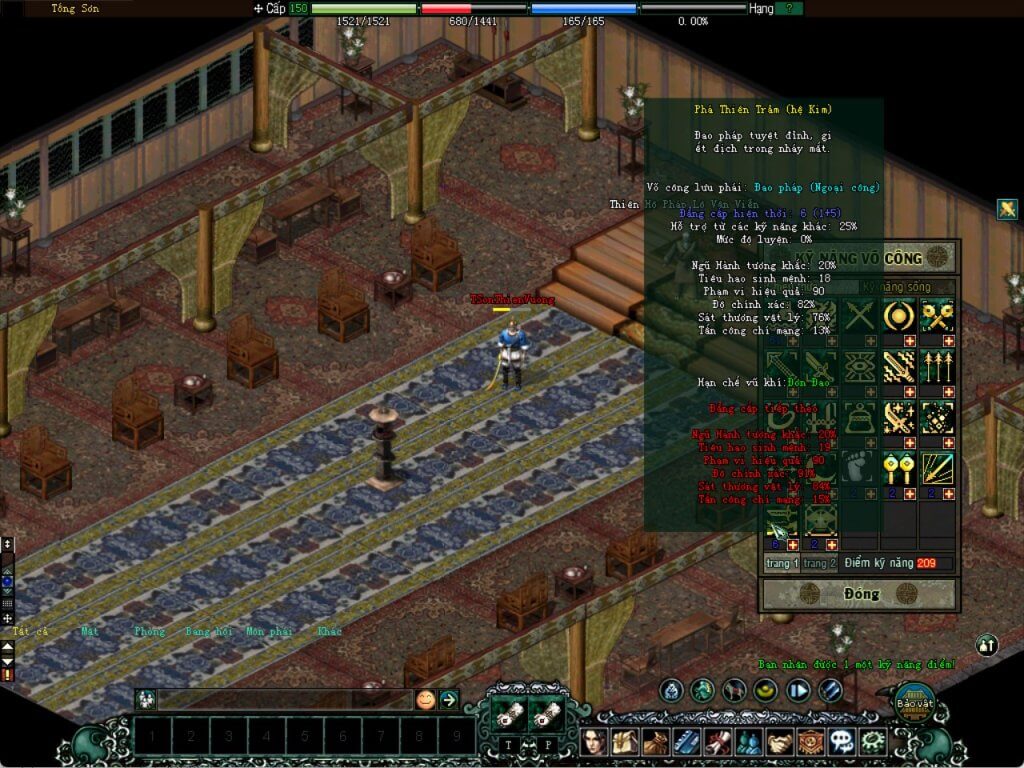1024x768 pixels.
Task: Toggle the horse mount icon
Action: pos(736,690)
